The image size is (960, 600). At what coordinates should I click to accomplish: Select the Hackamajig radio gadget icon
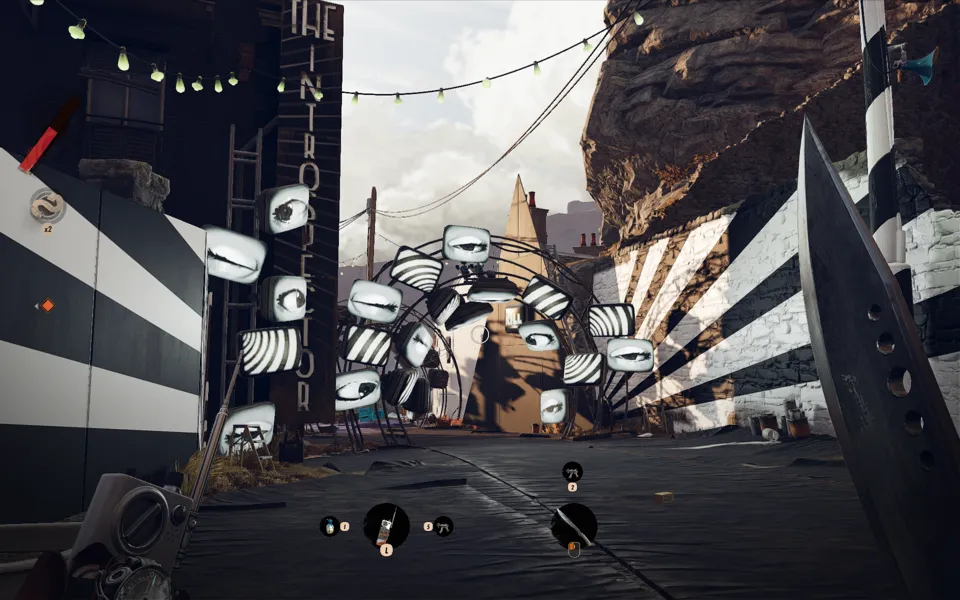click(386, 524)
